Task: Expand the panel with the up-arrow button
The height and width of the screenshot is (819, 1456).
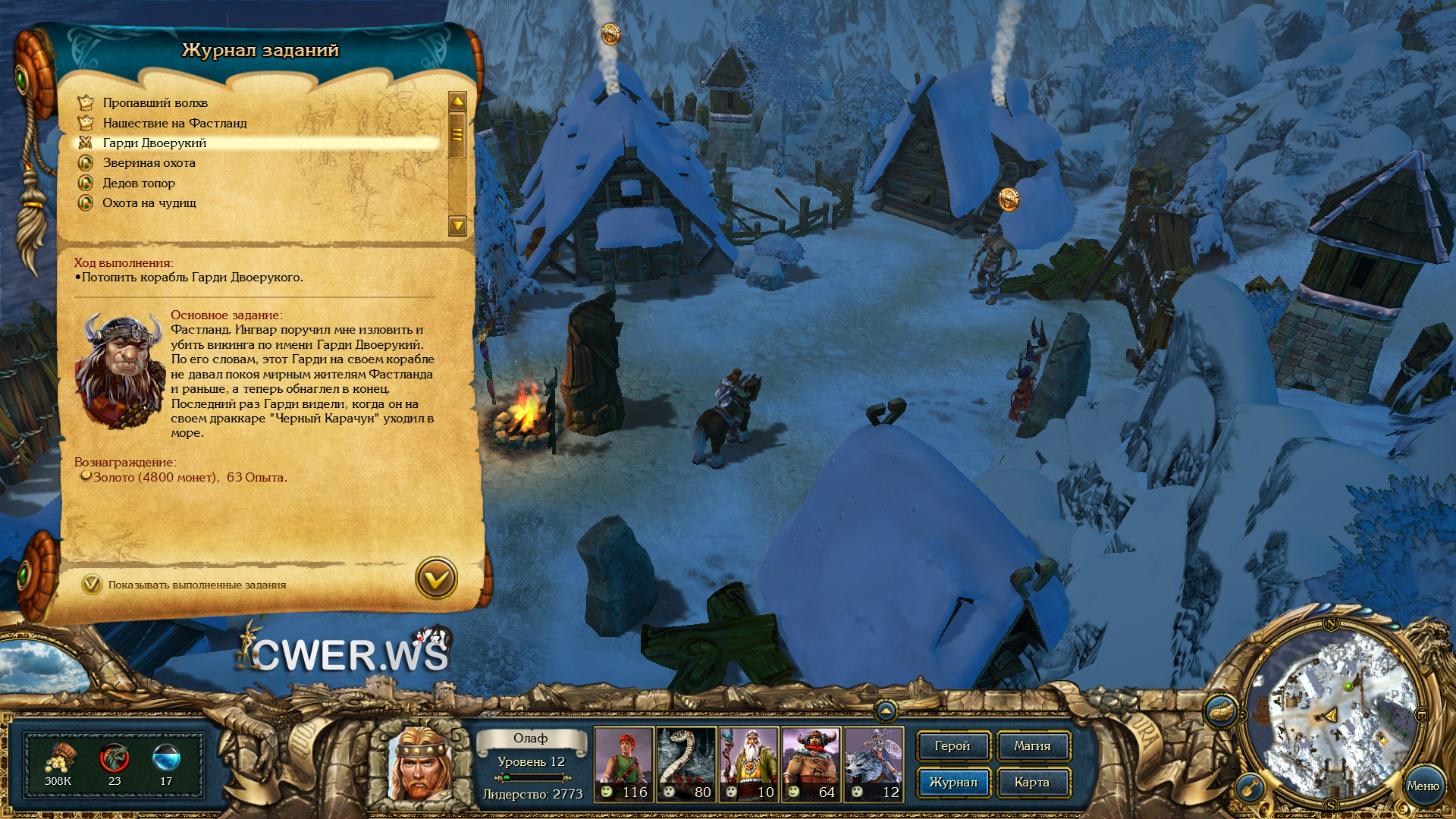Action: click(885, 711)
